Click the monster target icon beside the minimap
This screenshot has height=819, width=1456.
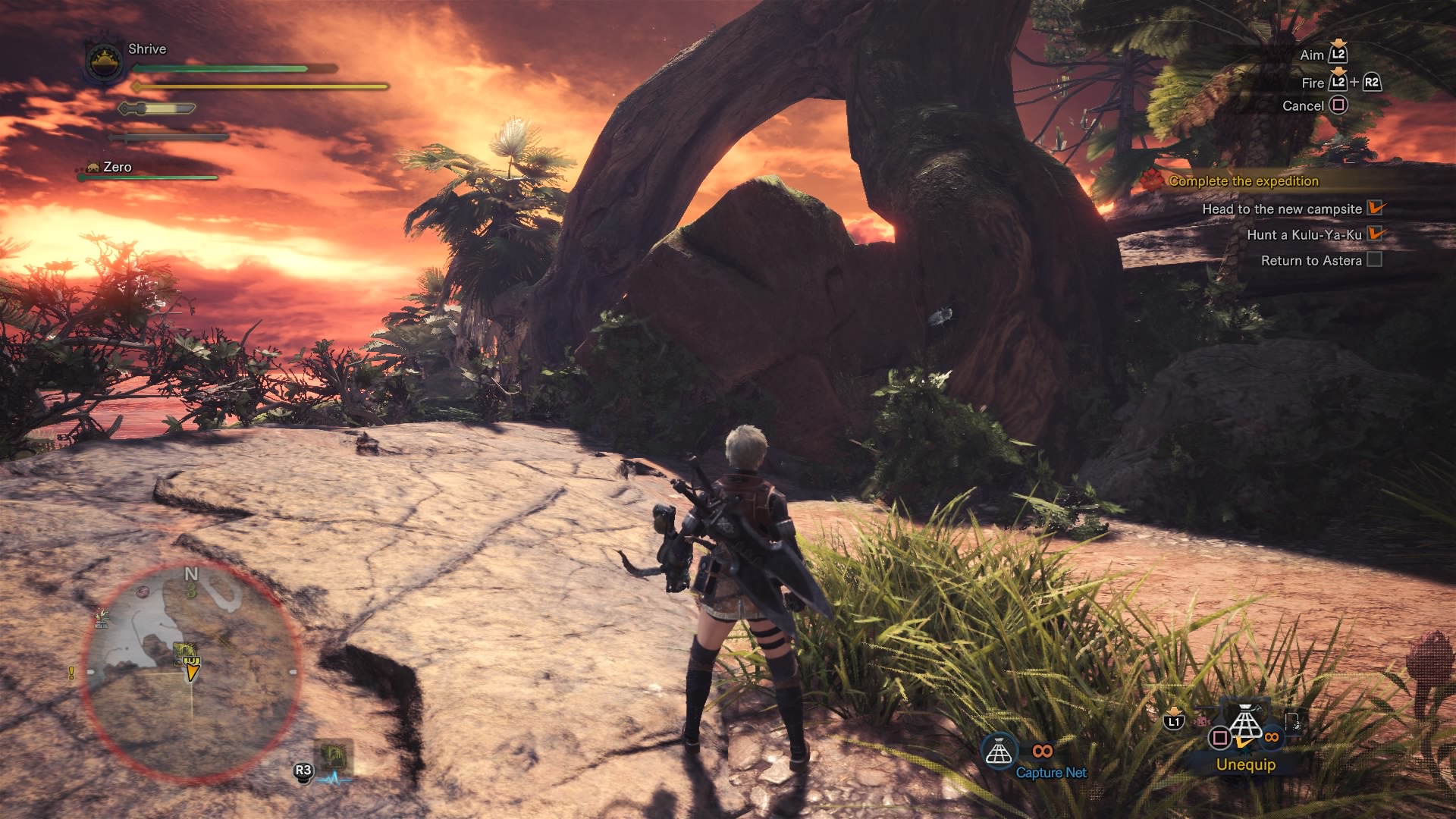tap(332, 754)
